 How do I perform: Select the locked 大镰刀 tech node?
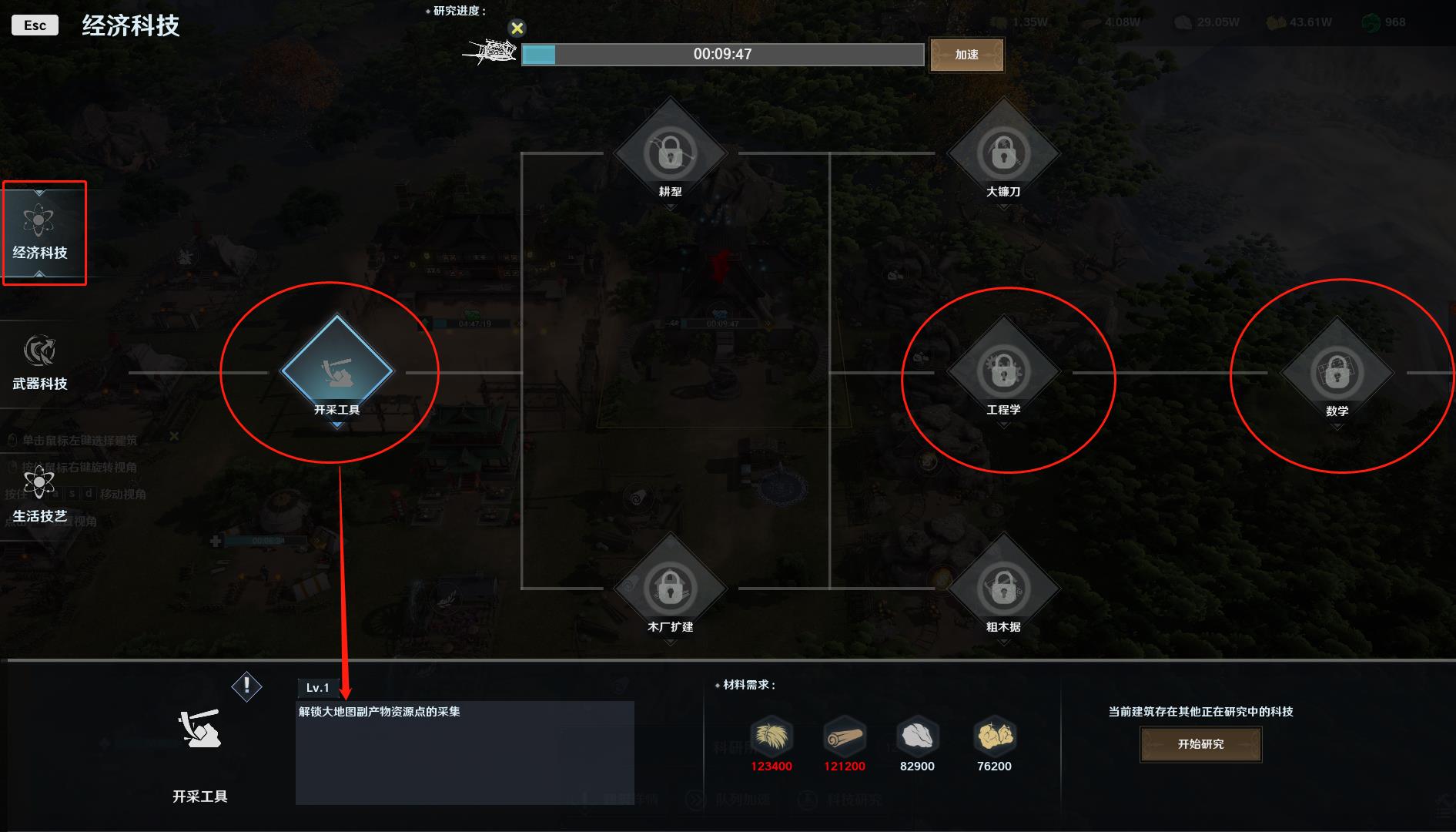coord(1003,153)
